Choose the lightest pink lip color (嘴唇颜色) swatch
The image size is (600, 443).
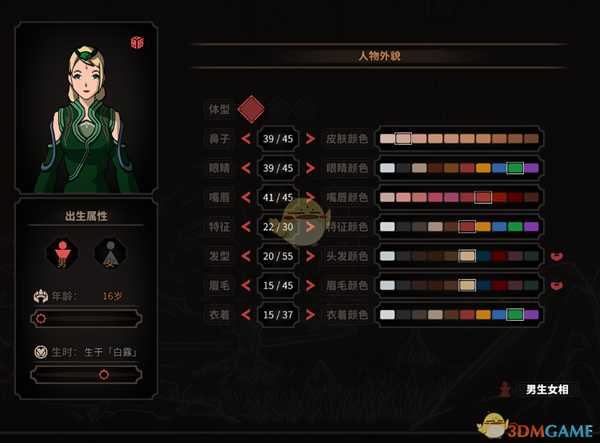coord(387,198)
